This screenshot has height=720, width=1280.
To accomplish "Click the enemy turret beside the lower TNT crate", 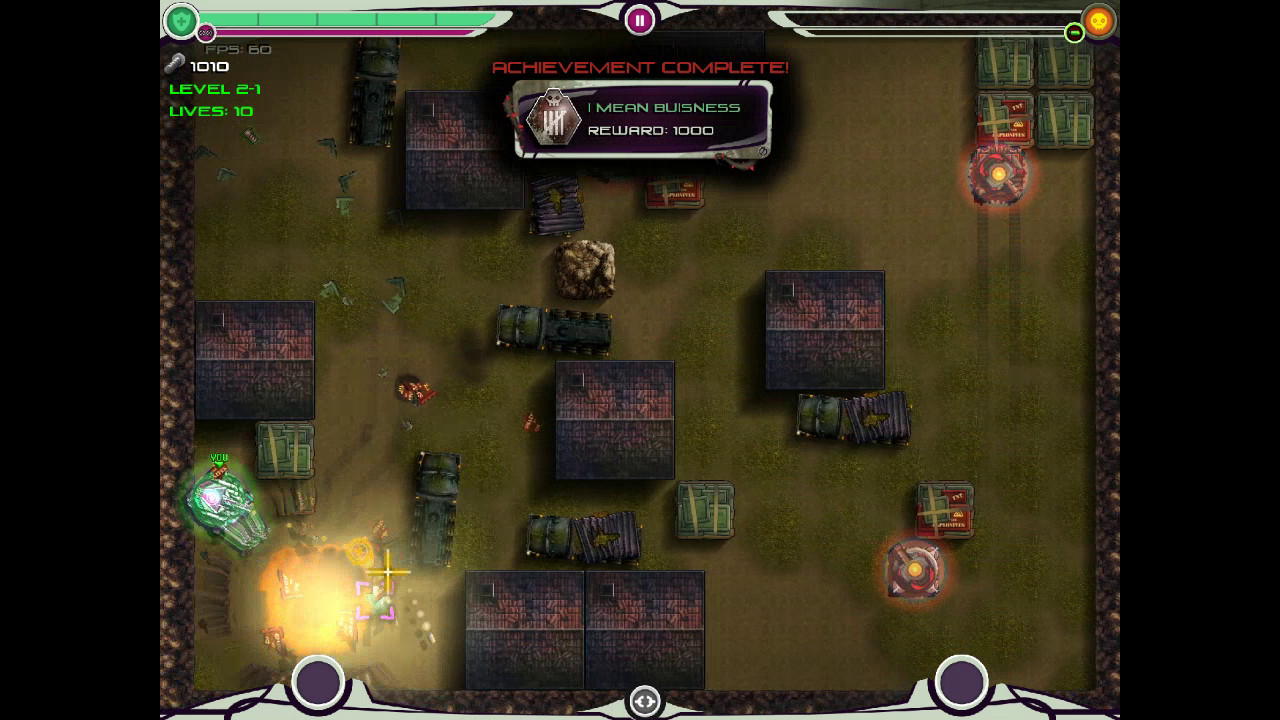I will pyautogui.click(x=916, y=568).
